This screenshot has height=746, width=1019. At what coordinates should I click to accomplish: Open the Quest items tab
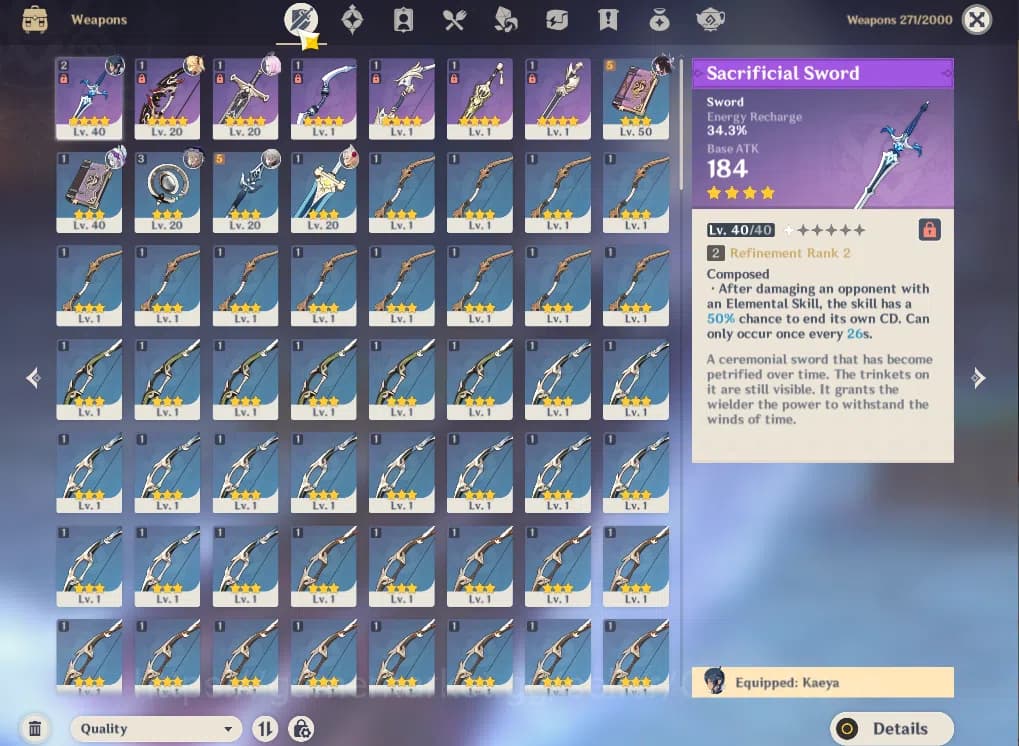click(x=608, y=19)
